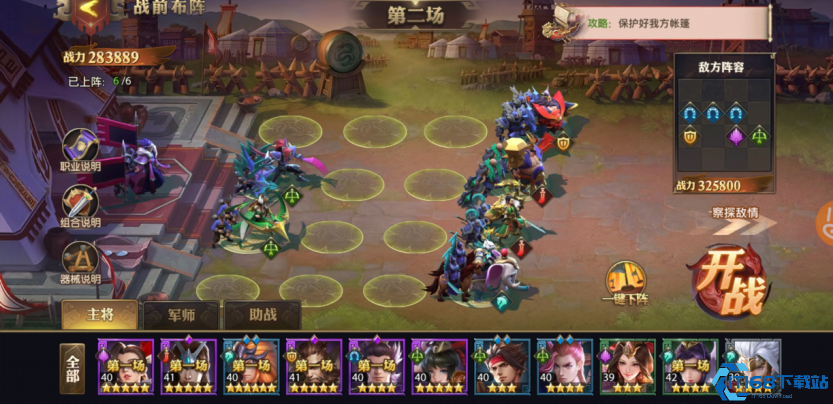
Task: Choose the level 39 female hero card
Action: (627, 366)
